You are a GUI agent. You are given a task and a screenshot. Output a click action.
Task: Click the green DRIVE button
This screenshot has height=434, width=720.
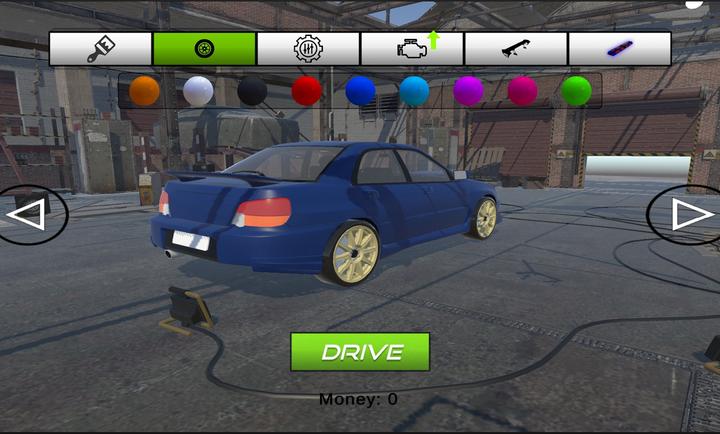click(x=360, y=352)
